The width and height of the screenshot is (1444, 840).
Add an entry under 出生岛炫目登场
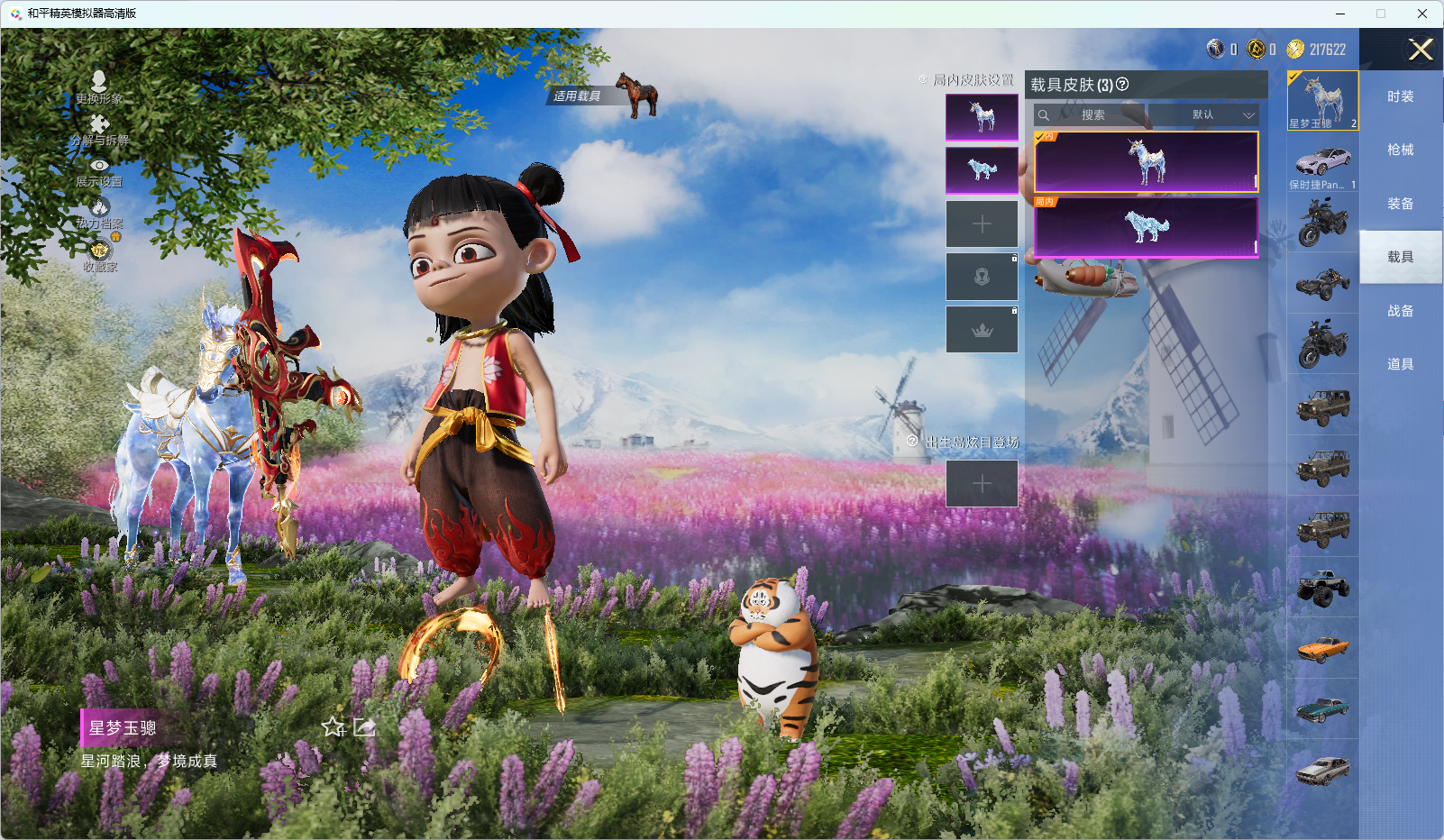click(x=982, y=484)
